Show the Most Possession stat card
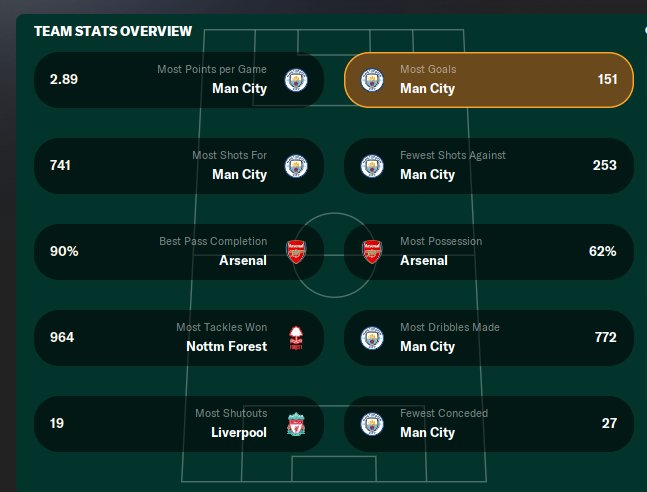This screenshot has height=492, width=647. pyautogui.click(x=488, y=252)
